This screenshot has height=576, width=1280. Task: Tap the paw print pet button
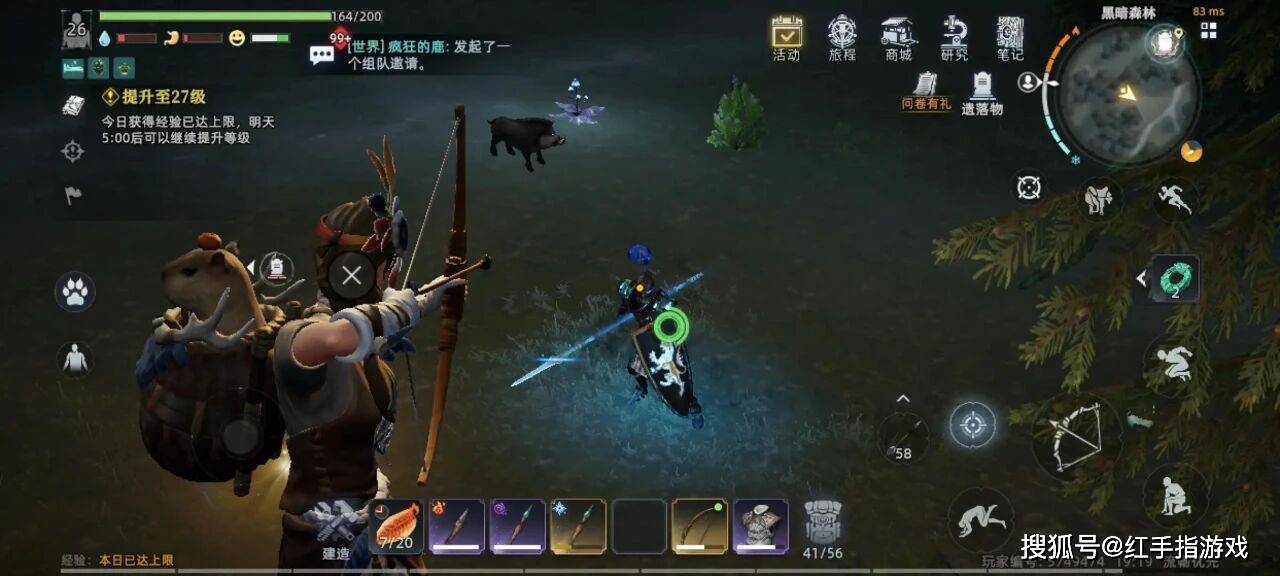75,292
